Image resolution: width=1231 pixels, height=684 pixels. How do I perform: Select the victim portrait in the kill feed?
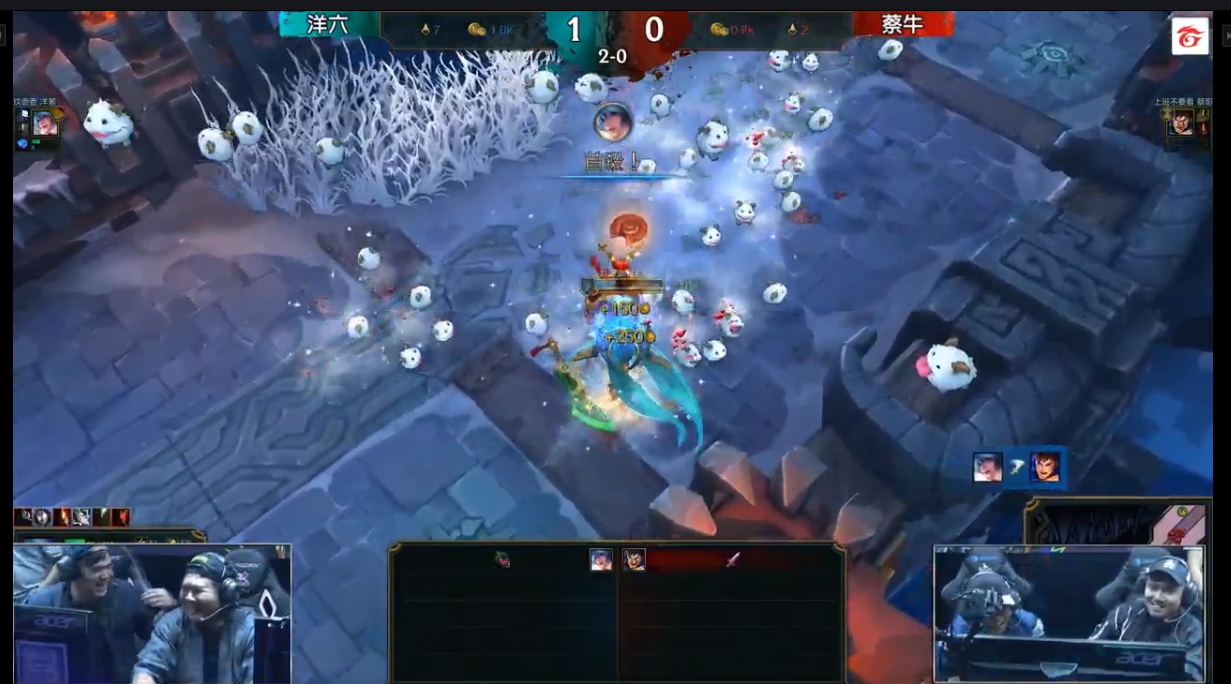(1045, 467)
